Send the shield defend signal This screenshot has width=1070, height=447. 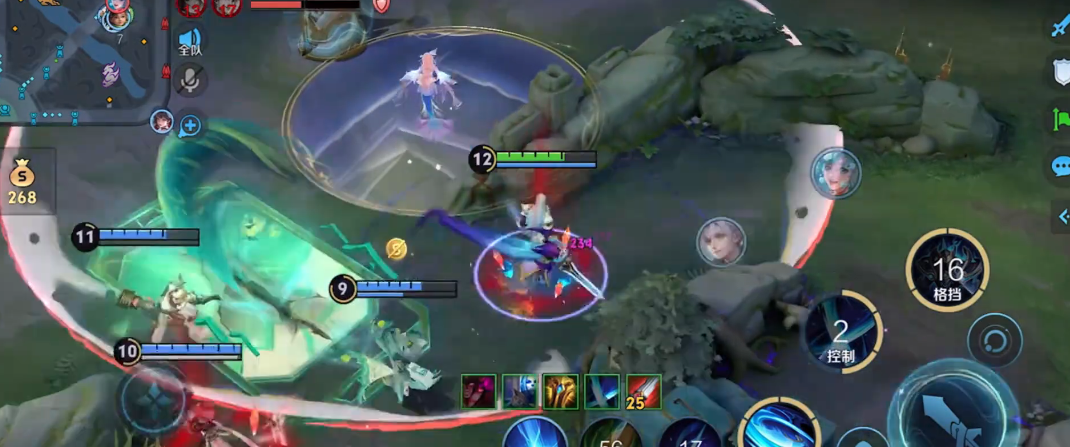pyautogui.click(x=1060, y=70)
